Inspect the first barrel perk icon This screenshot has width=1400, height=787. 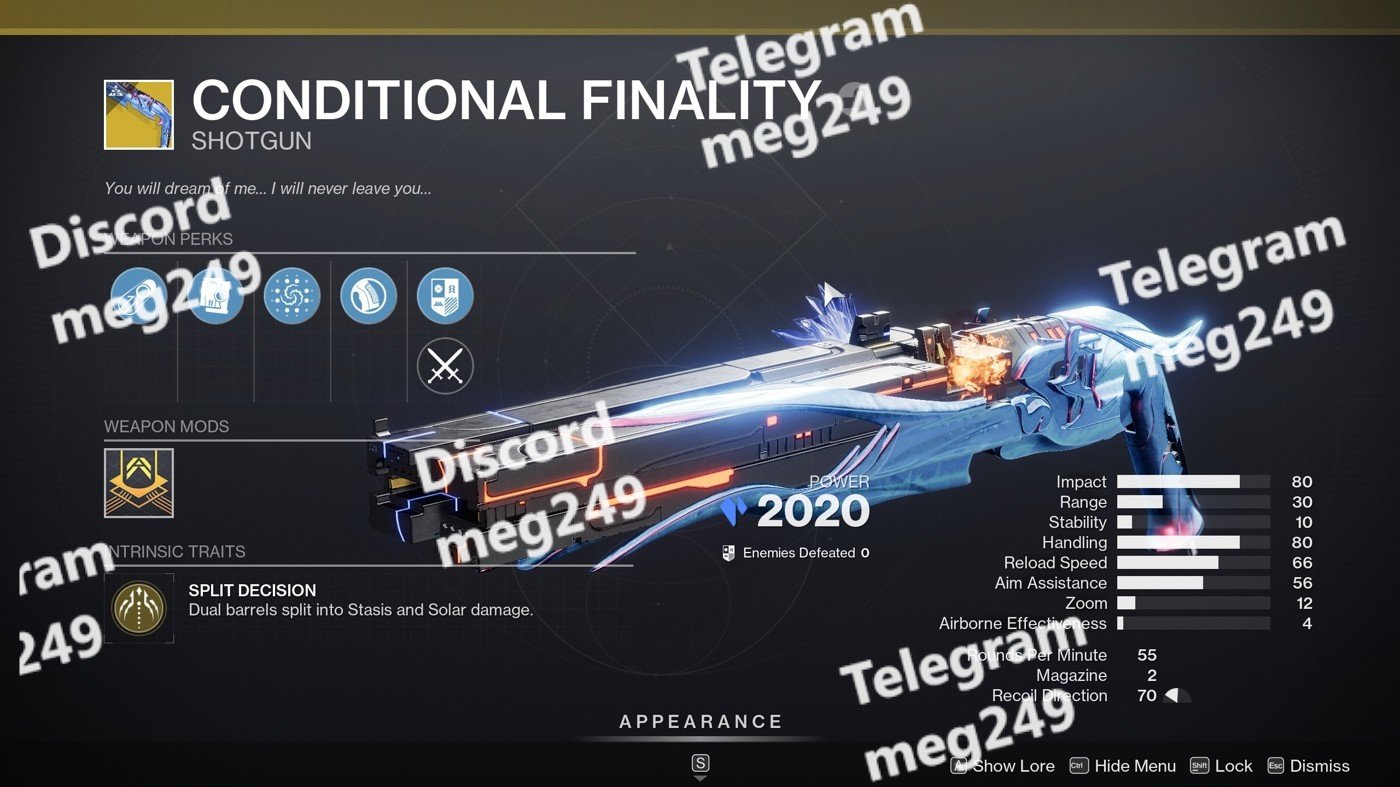(139, 297)
